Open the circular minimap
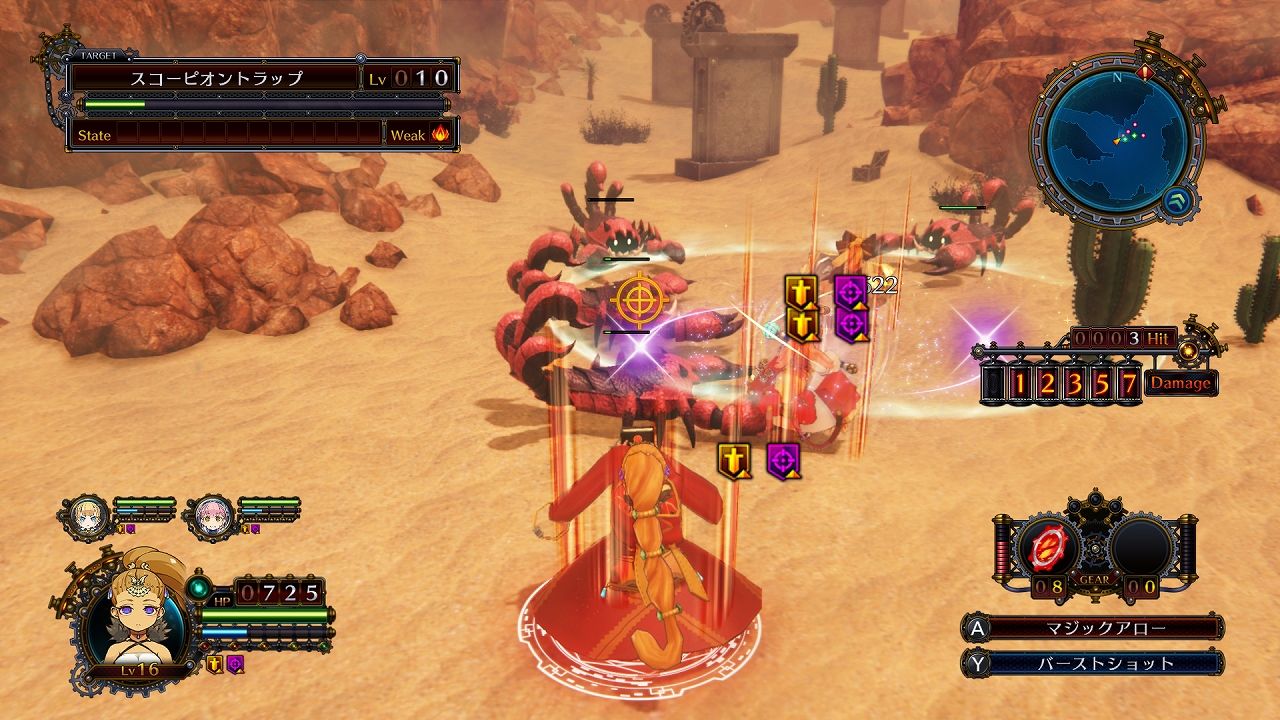Image resolution: width=1280 pixels, height=720 pixels. click(1111, 134)
